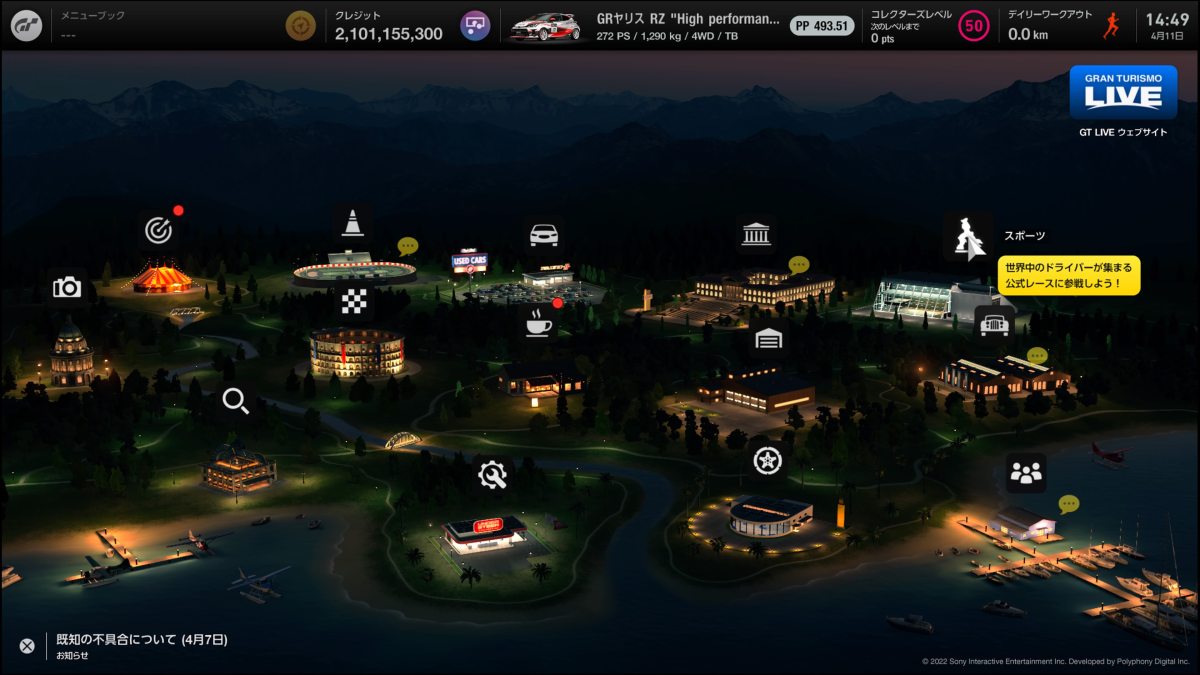Open the GT logo main menu

point(26,25)
